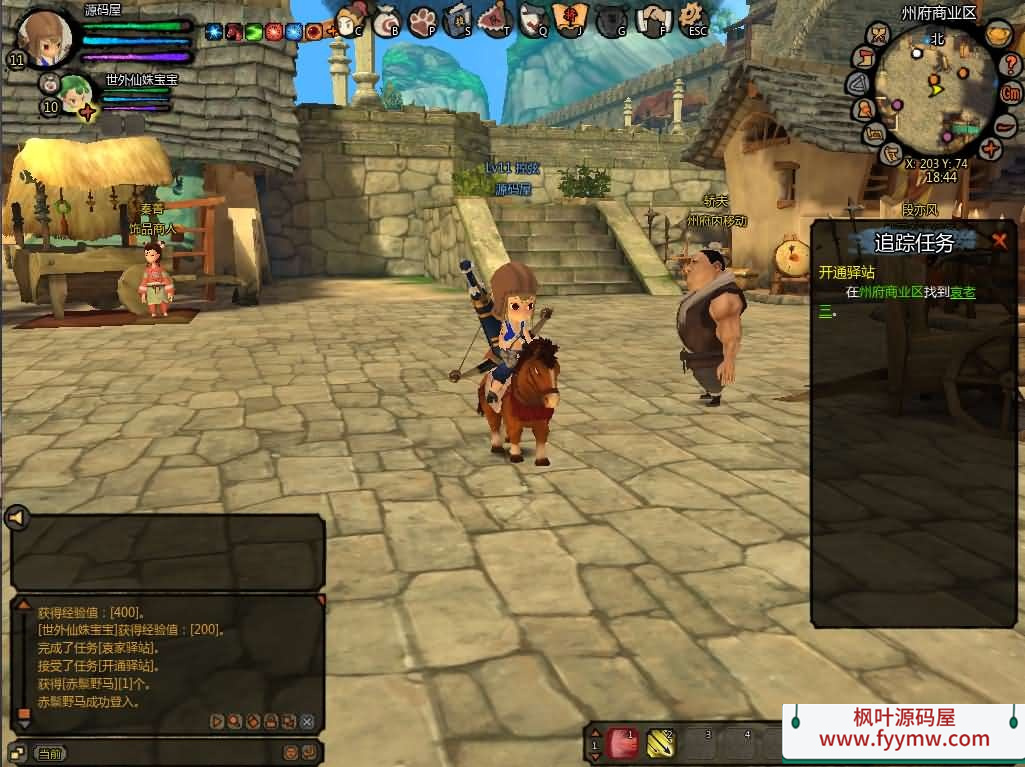Open the character menu icon (C)

[350, 18]
